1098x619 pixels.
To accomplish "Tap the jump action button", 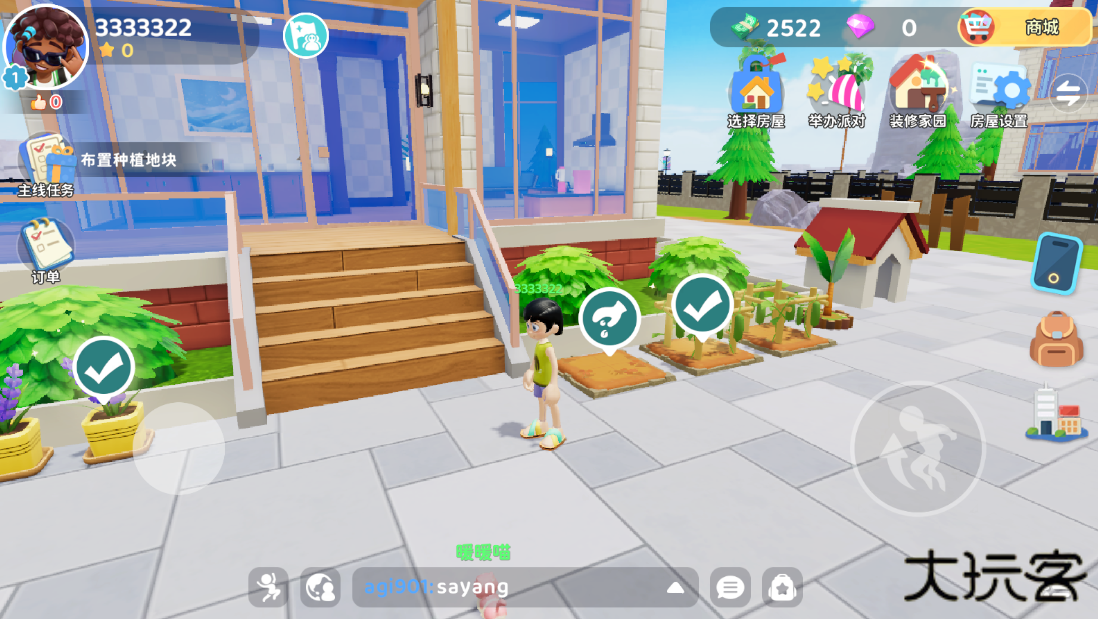I will (x=918, y=448).
